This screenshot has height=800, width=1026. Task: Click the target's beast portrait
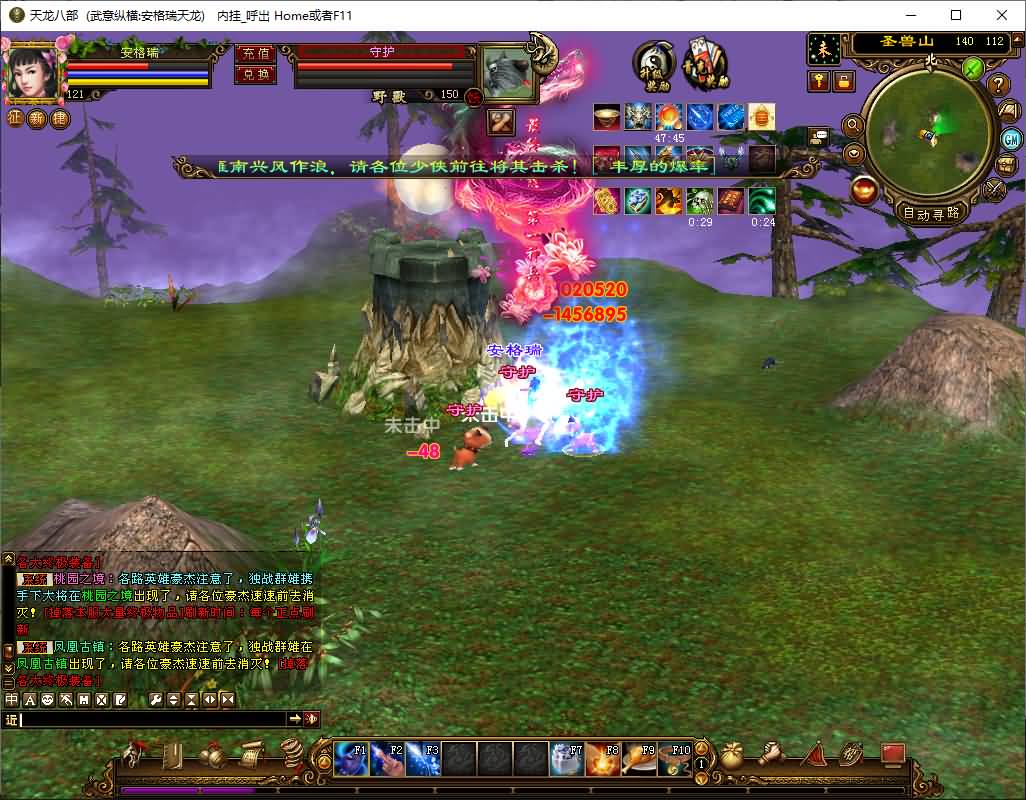505,71
